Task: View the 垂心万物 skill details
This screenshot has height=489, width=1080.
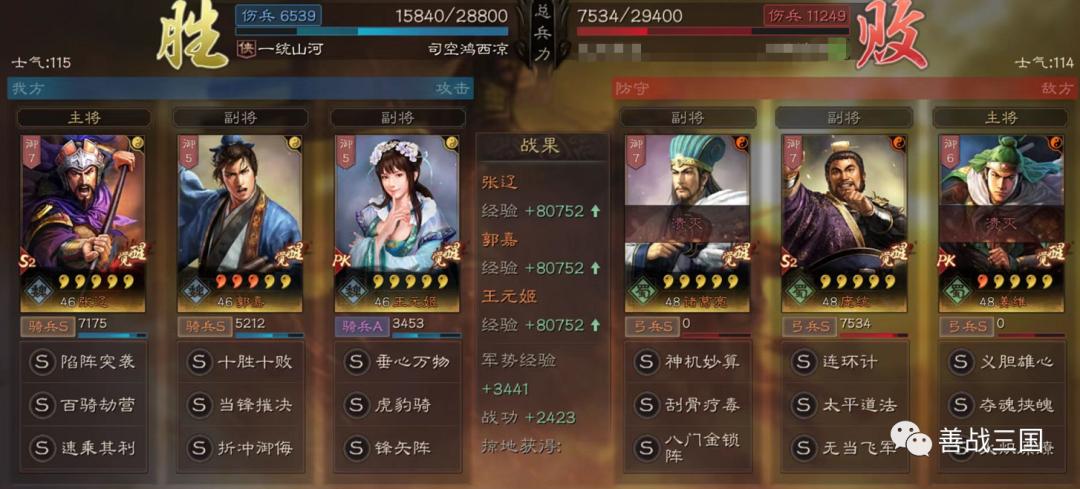Action: 397,361
